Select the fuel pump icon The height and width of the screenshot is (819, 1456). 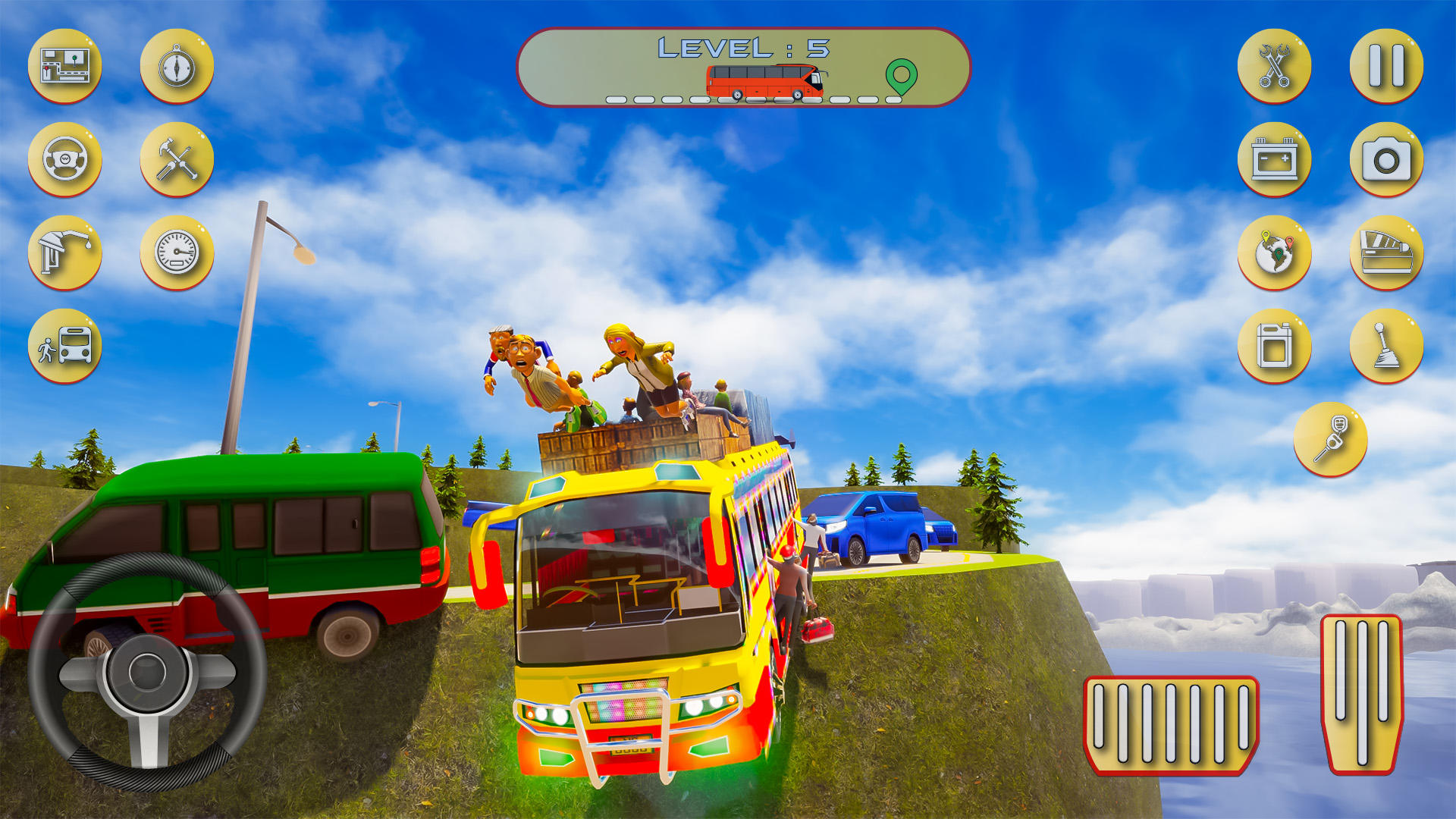(x=64, y=253)
